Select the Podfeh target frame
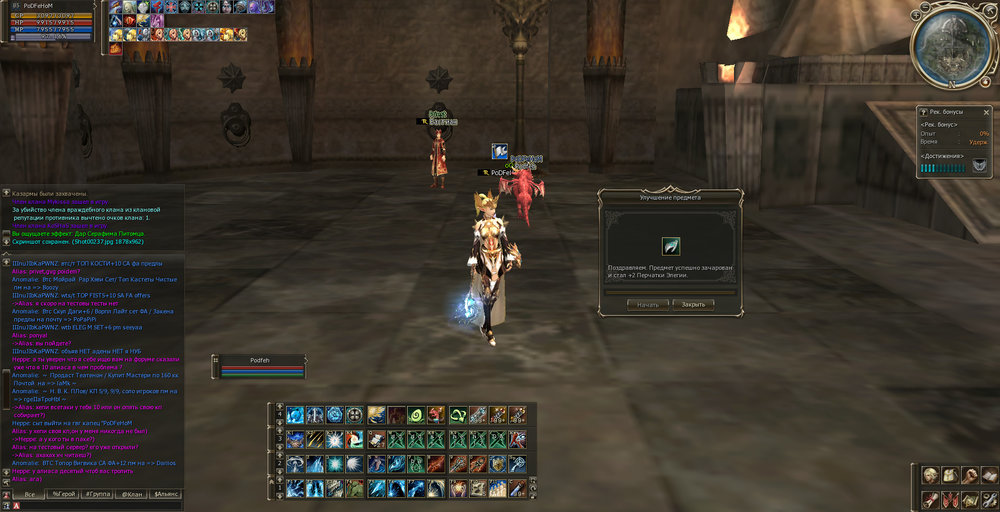 click(260, 366)
